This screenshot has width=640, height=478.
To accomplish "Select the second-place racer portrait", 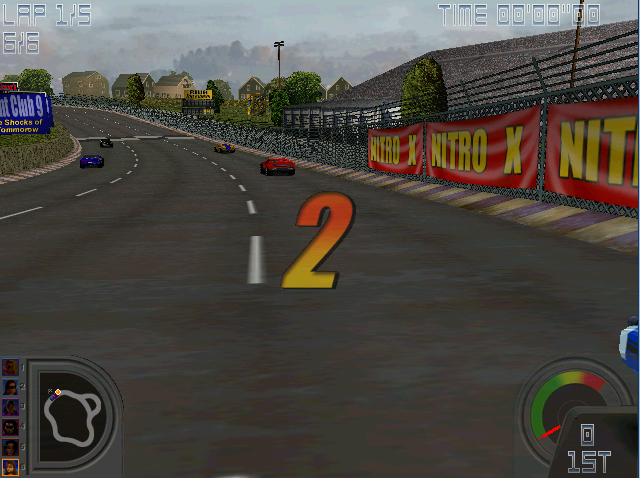I will tap(11, 388).
